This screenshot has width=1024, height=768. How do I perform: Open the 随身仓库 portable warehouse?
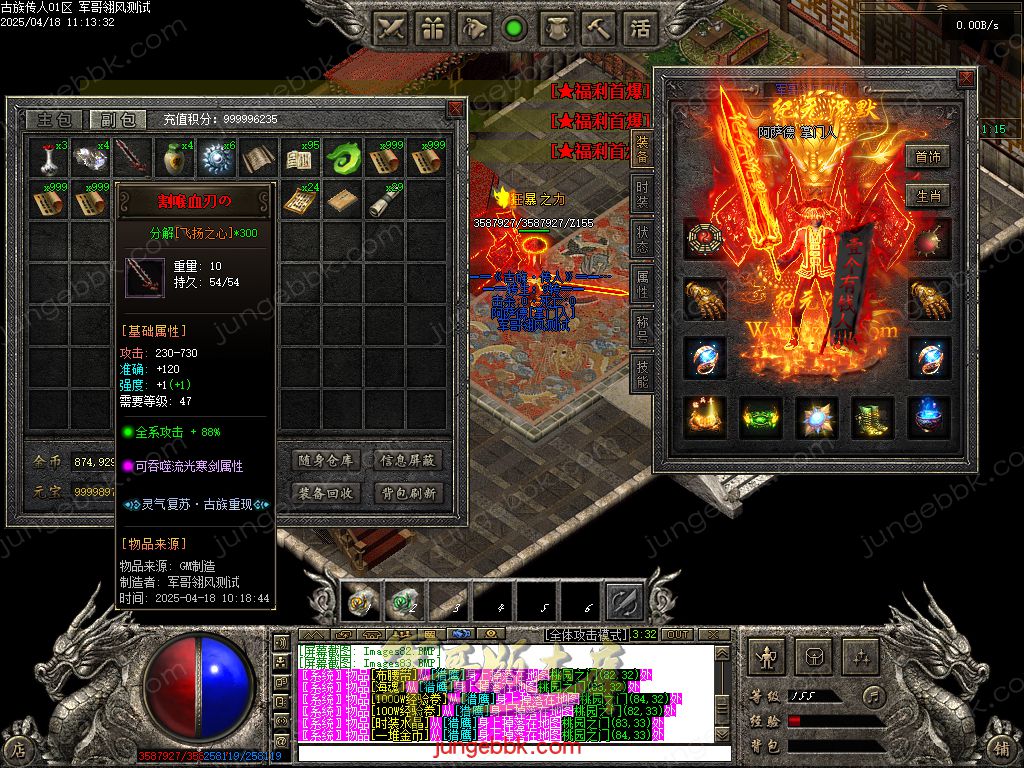326,461
